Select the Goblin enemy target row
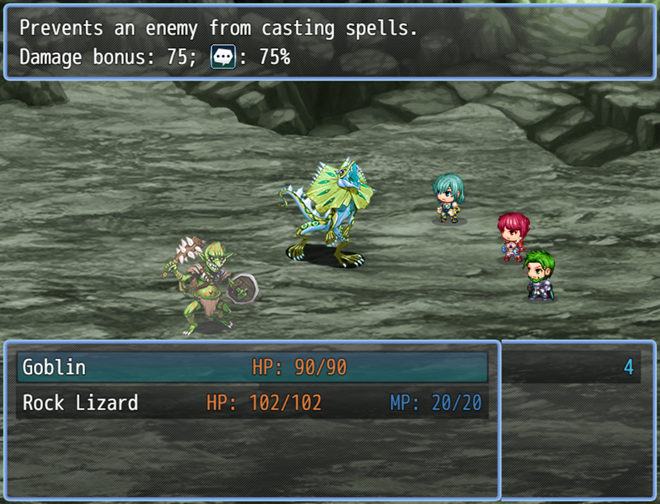Screen dimensions: 660x504 (x=250, y=367)
